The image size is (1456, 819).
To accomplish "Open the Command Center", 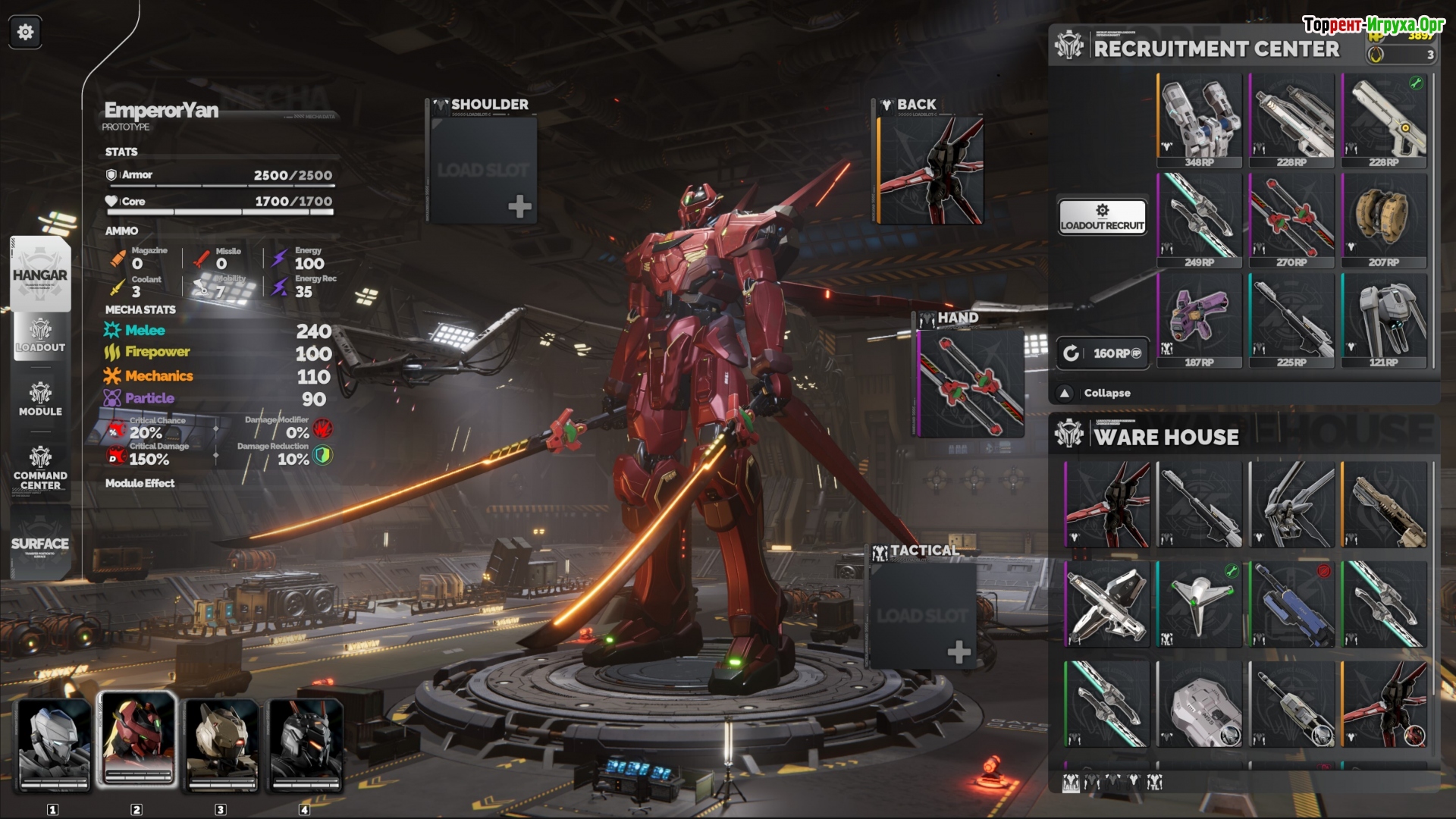I will [40, 466].
